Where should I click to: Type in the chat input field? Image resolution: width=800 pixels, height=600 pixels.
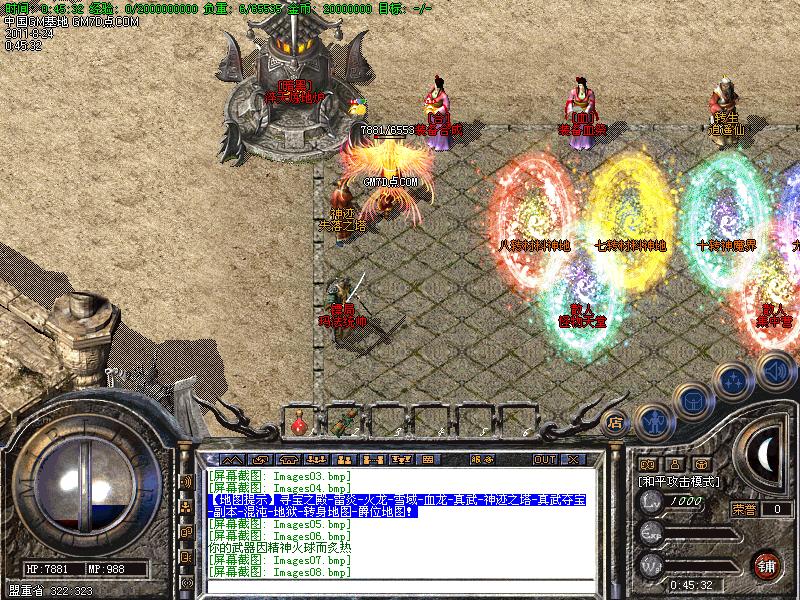click(400, 586)
